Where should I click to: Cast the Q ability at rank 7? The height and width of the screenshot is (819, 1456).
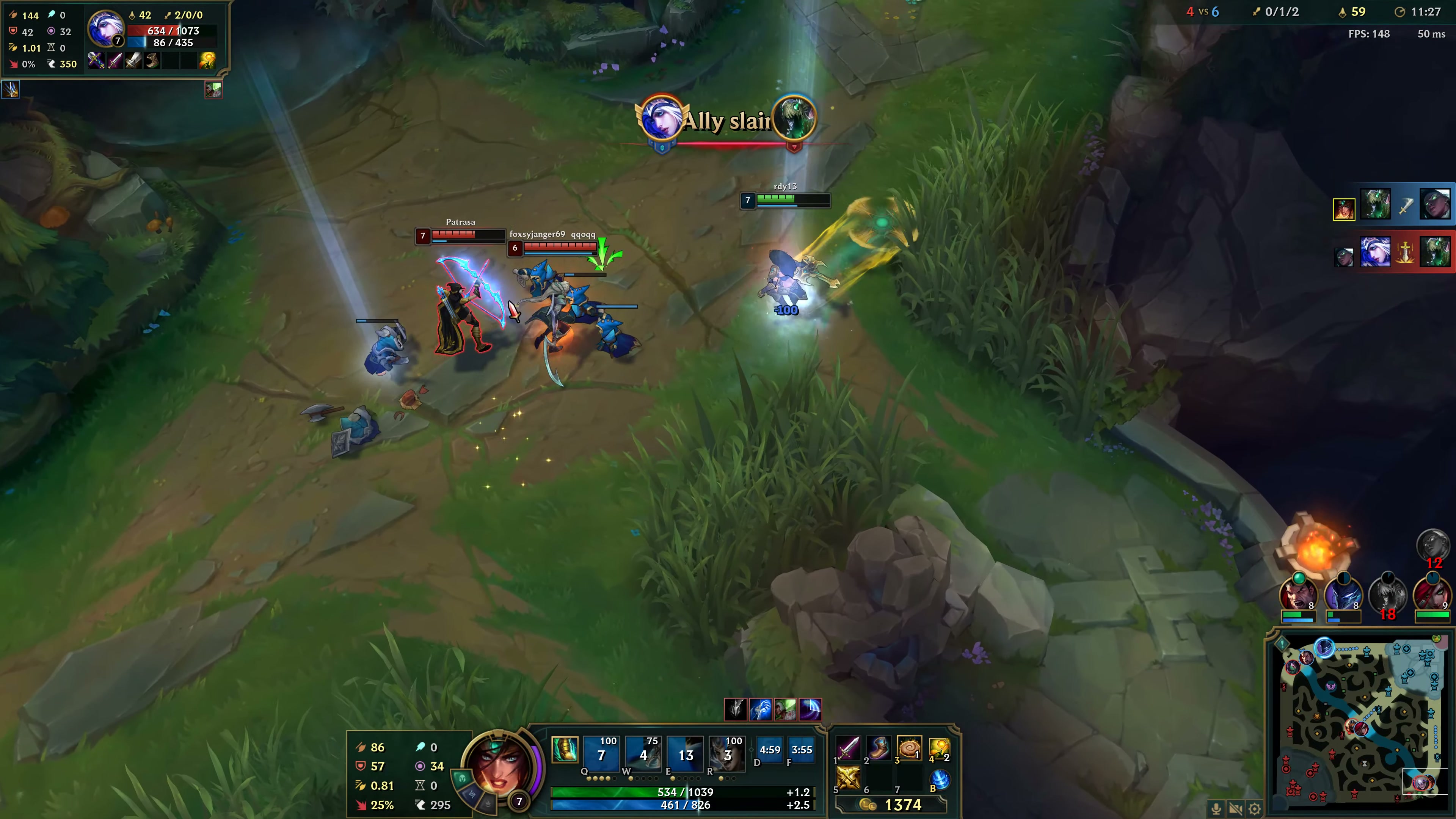coord(601,755)
